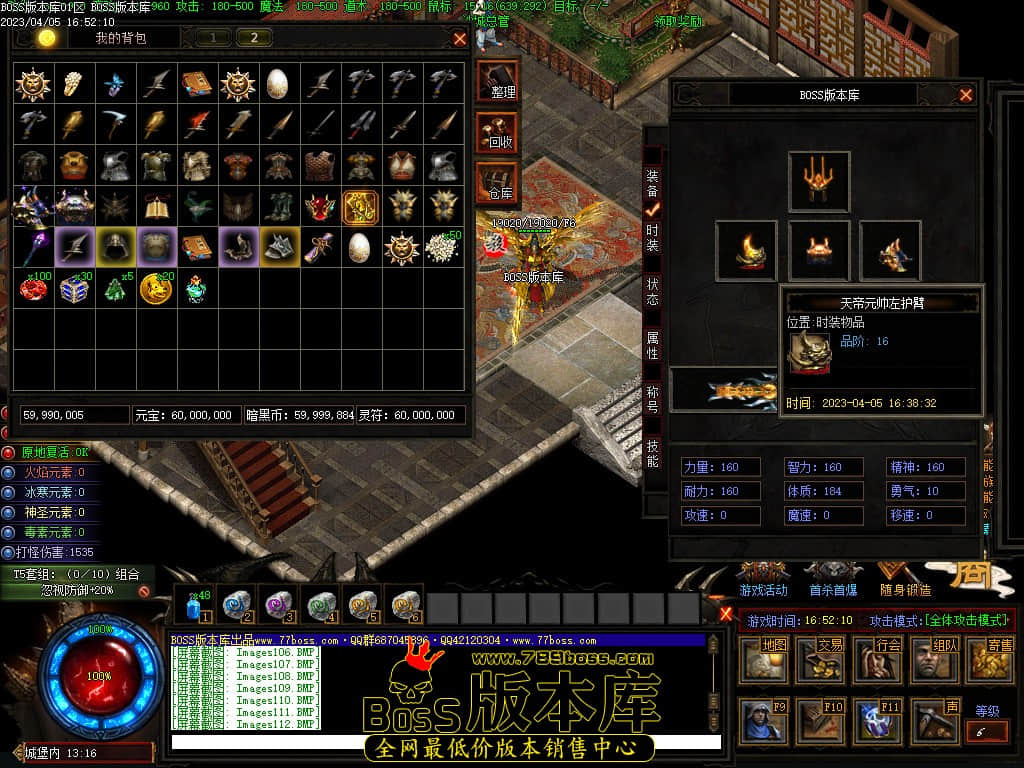This screenshot has width=1024, height=768.
Task: Close the backpack window
Action: [460, 39]
